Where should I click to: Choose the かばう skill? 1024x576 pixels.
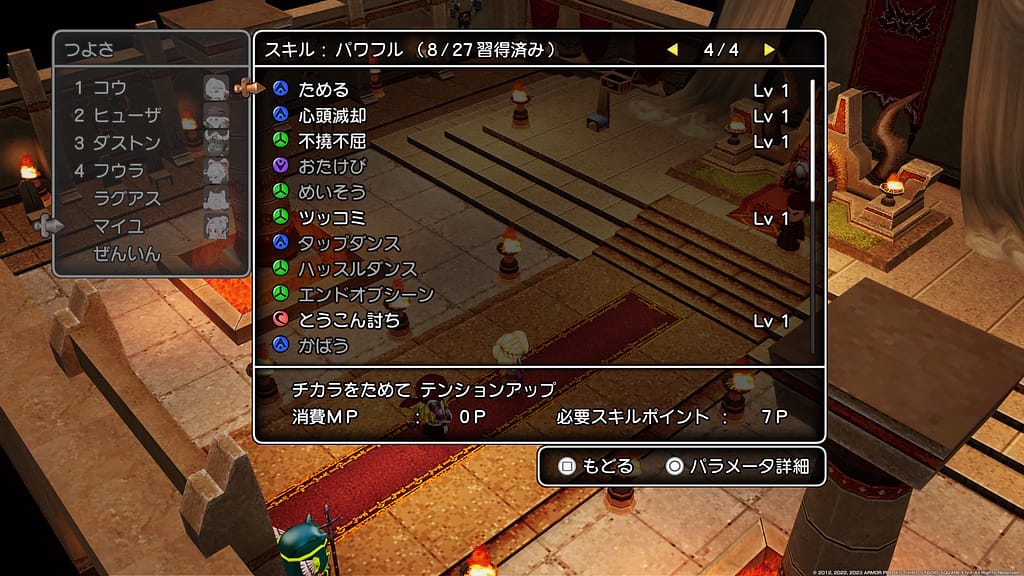pyautogui.click(x=323, y=346)
